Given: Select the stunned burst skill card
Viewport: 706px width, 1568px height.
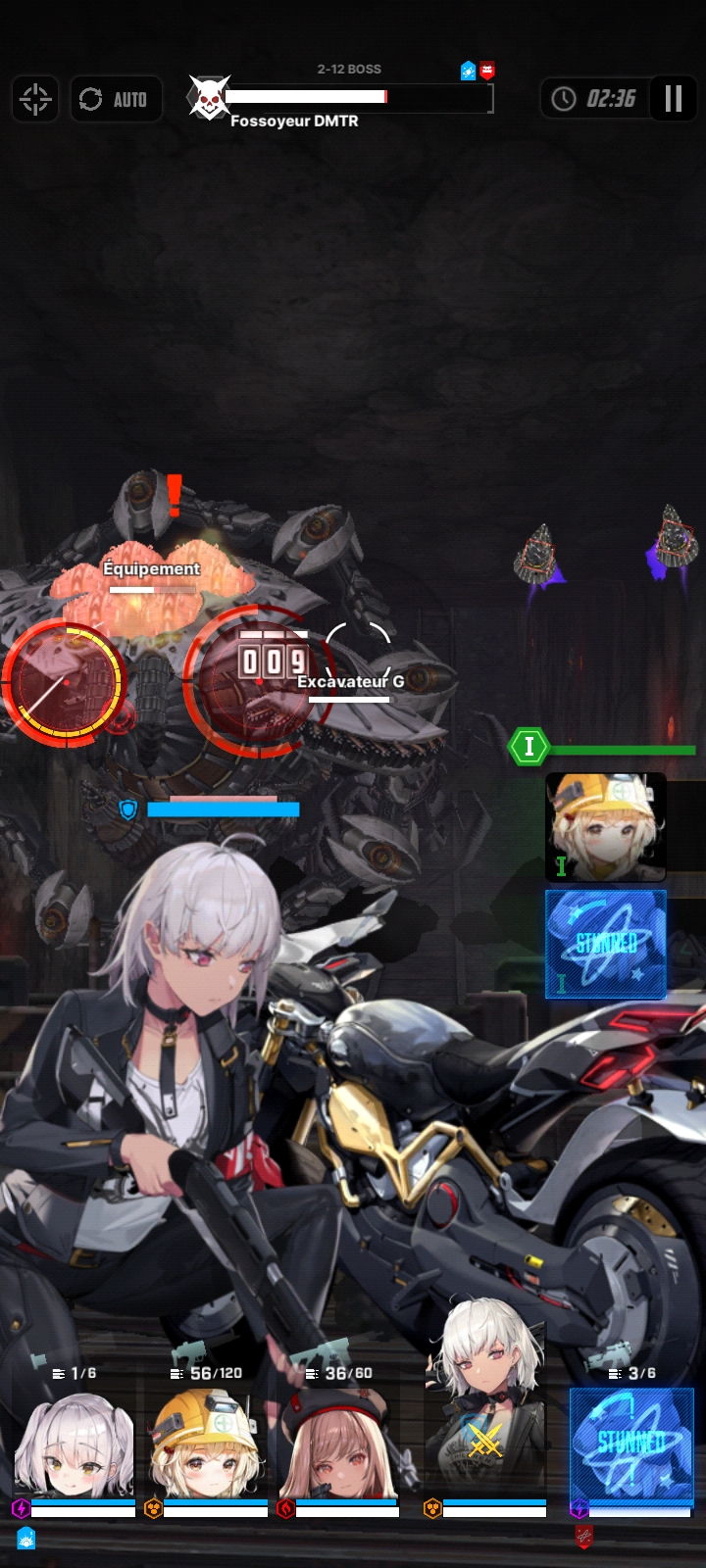Looking at the screenshot, I should [606, 944].
